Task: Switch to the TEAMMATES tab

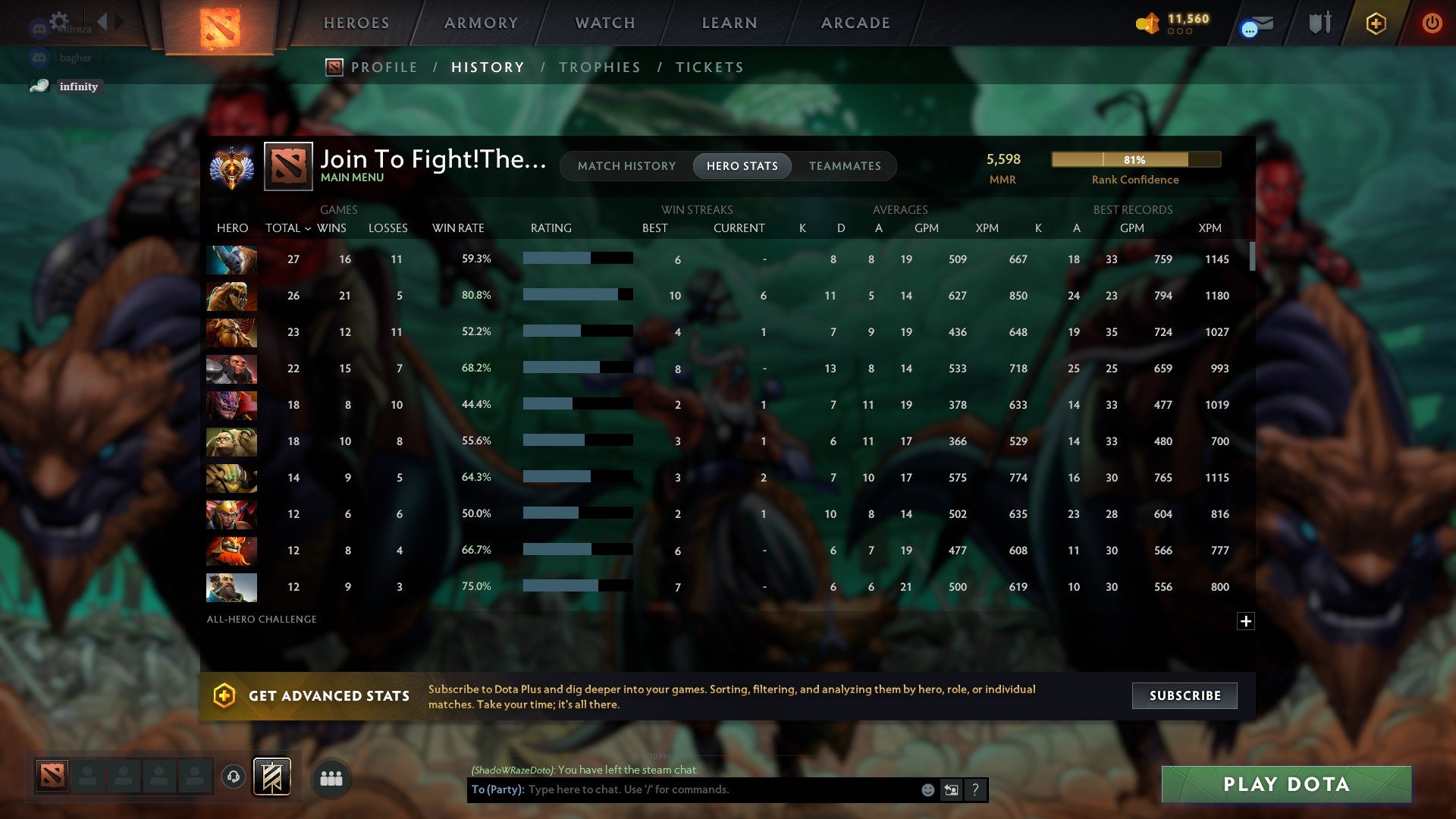Action: (845, 165)
